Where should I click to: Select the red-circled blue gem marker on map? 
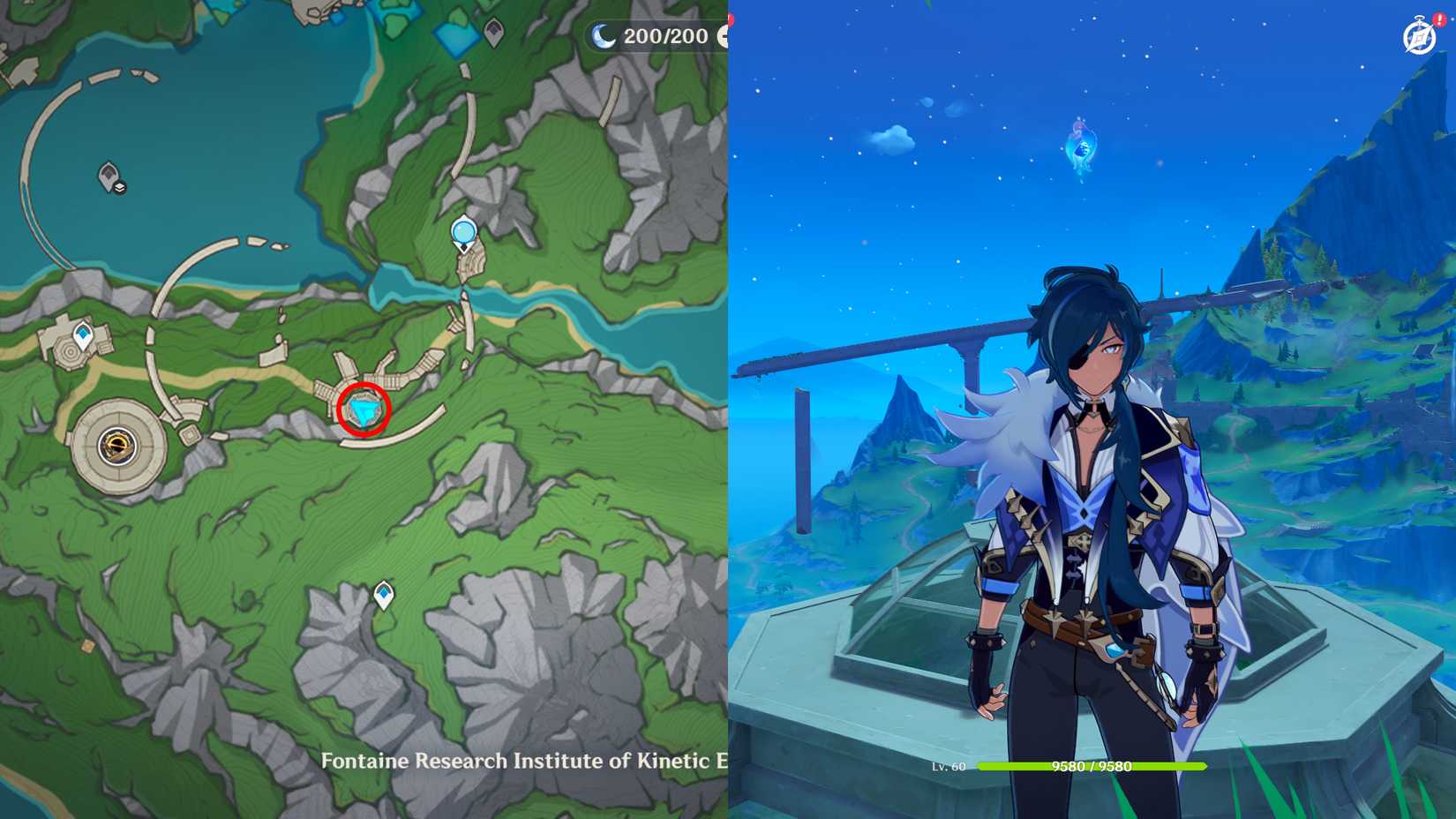(x=364, y=410)
